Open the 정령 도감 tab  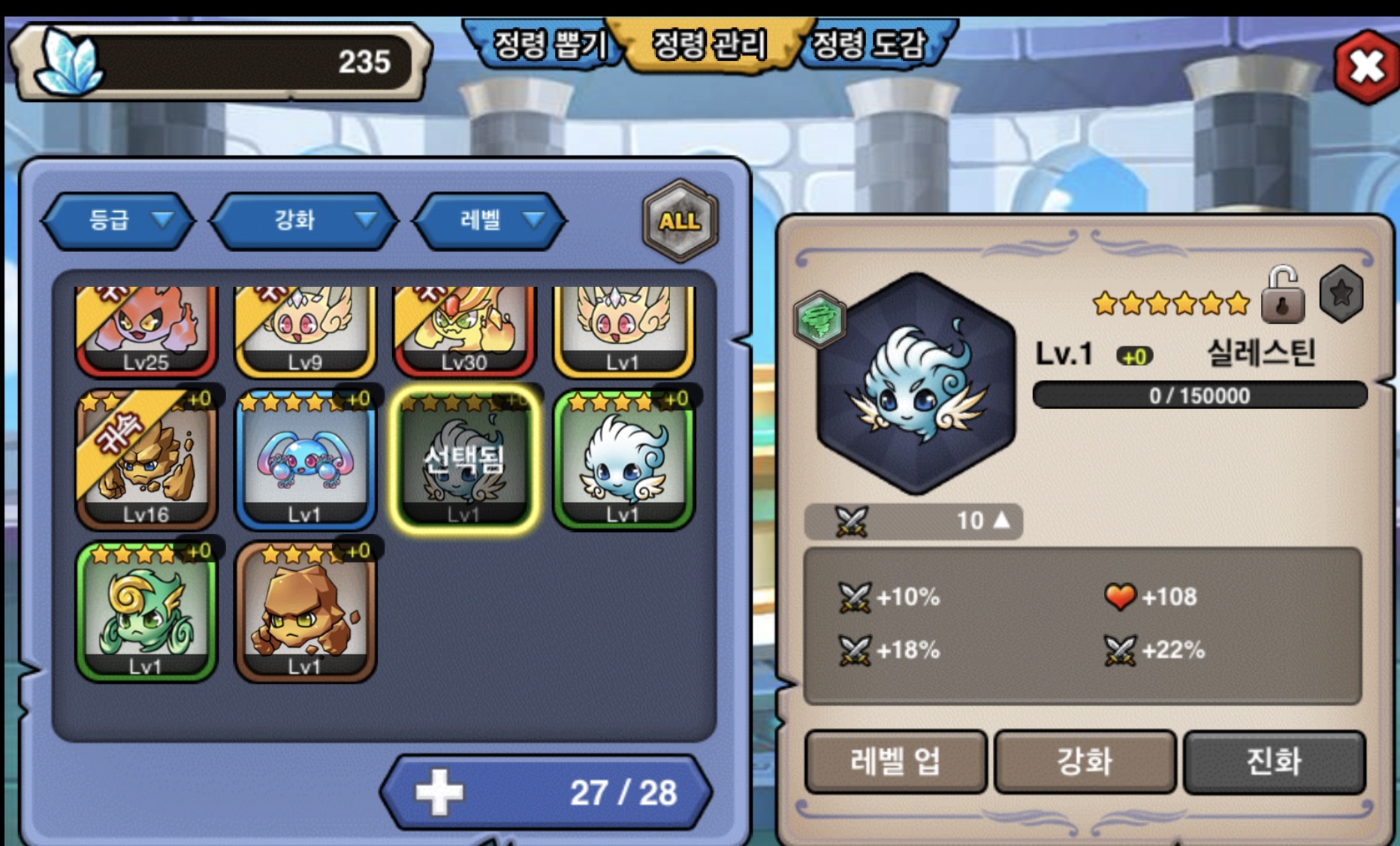click(x=869, y=45)
